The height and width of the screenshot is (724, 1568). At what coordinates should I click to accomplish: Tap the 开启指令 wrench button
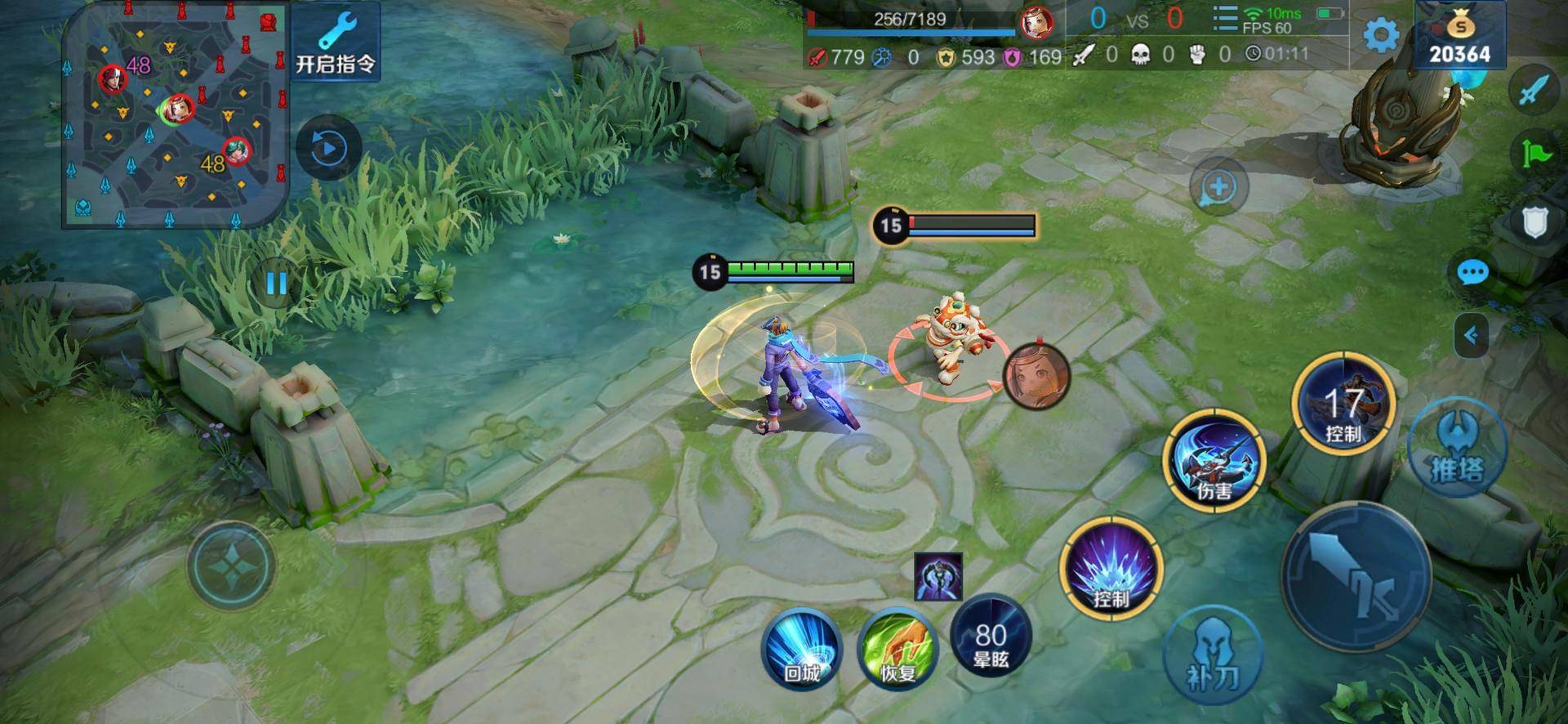(x=336, y=42)
